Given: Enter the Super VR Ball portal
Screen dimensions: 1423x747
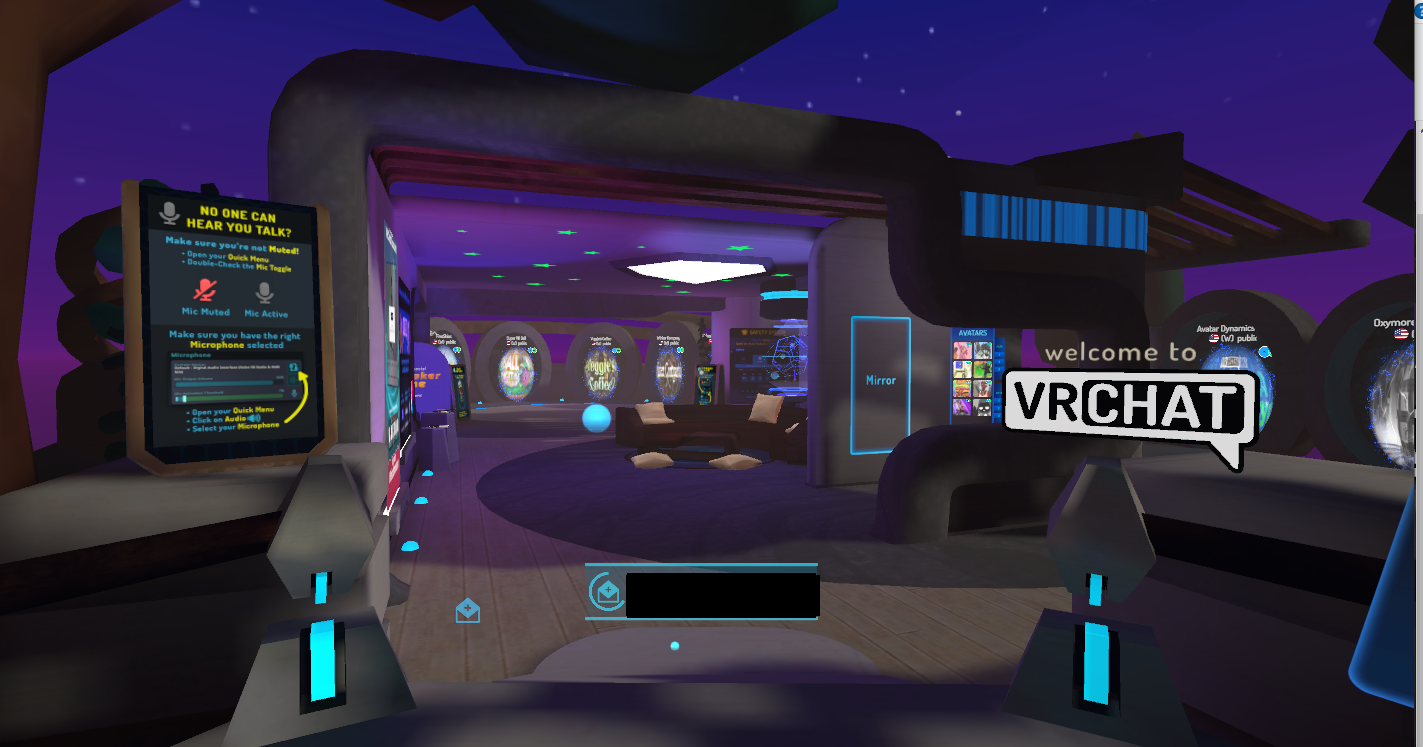Looking at the screenshot, I should coord(517,373).
